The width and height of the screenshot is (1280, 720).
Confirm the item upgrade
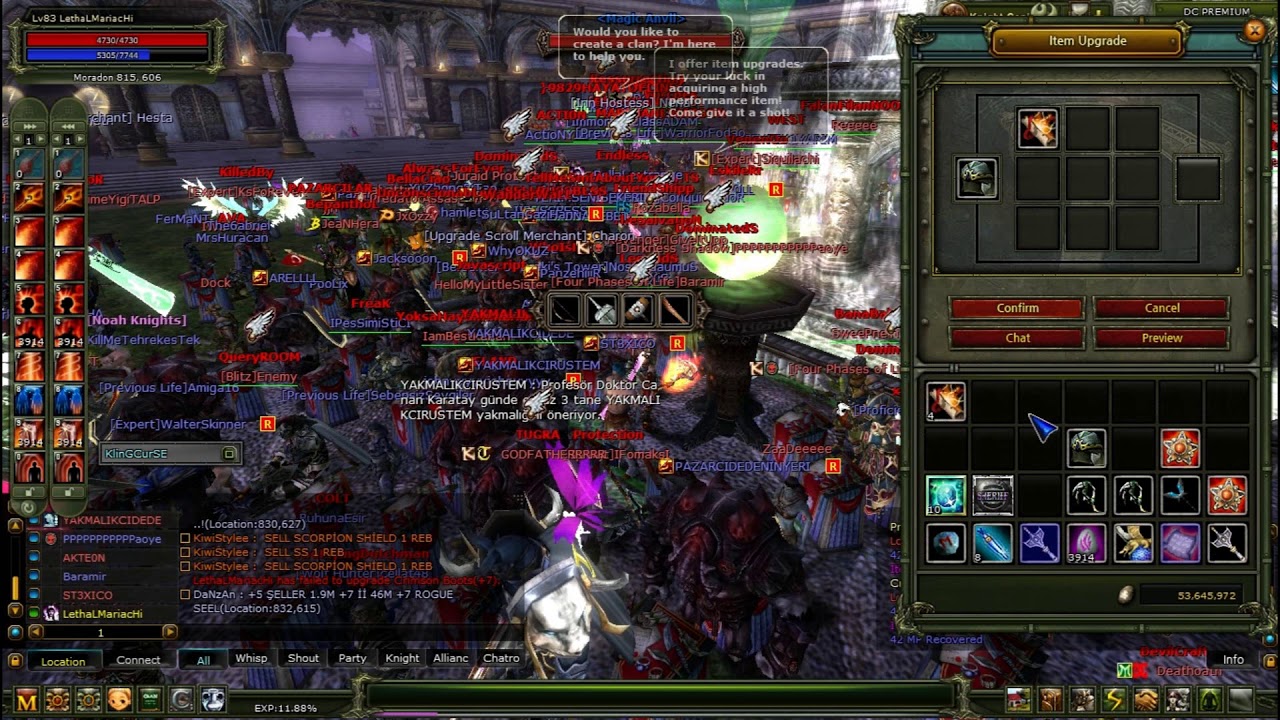click(1017, 308)
